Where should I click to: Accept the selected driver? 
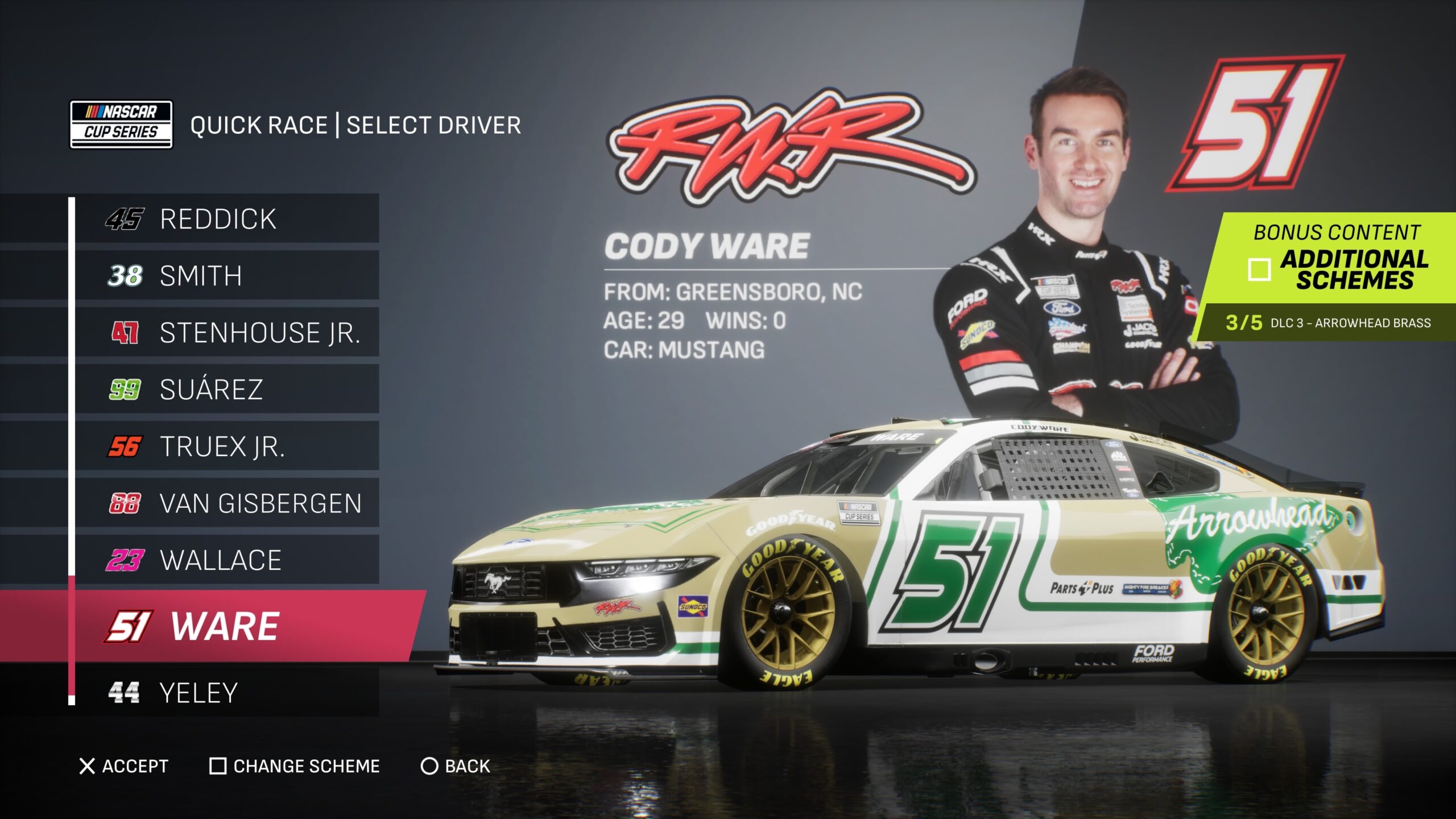tap(124, 766)
